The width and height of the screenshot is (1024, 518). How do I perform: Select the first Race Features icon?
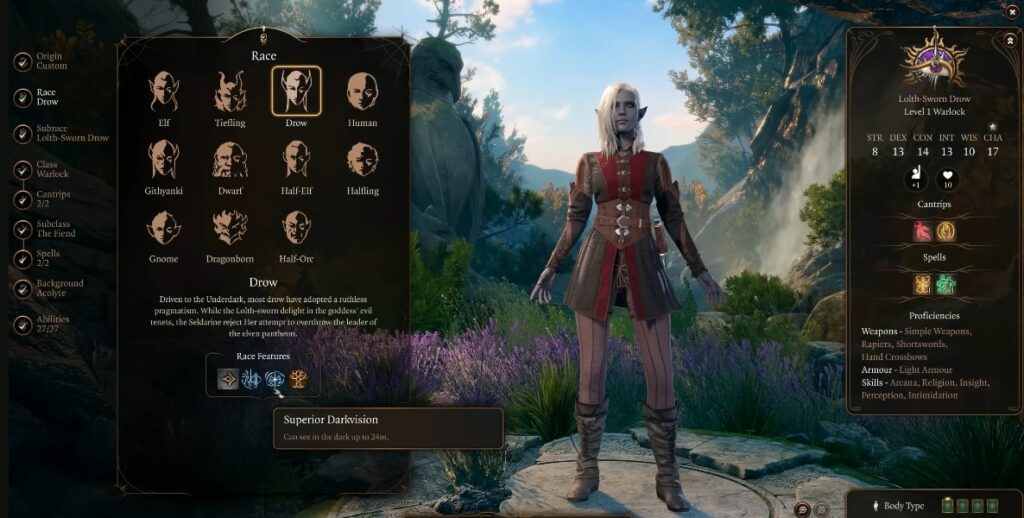click(229, 379)
